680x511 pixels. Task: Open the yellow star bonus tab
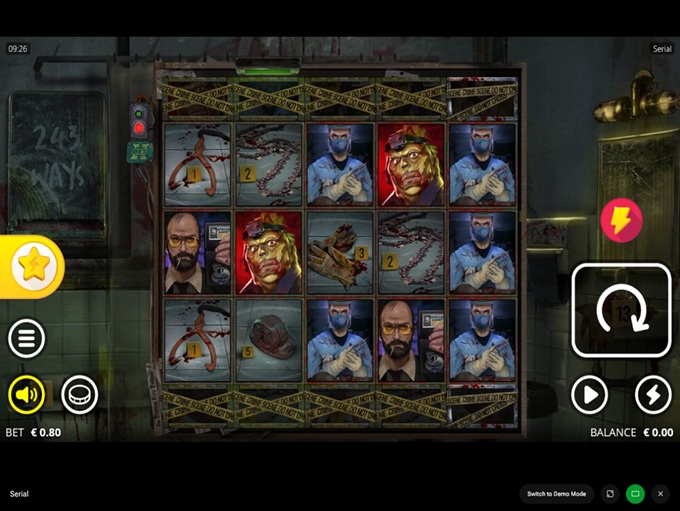[x=32, y=266]
